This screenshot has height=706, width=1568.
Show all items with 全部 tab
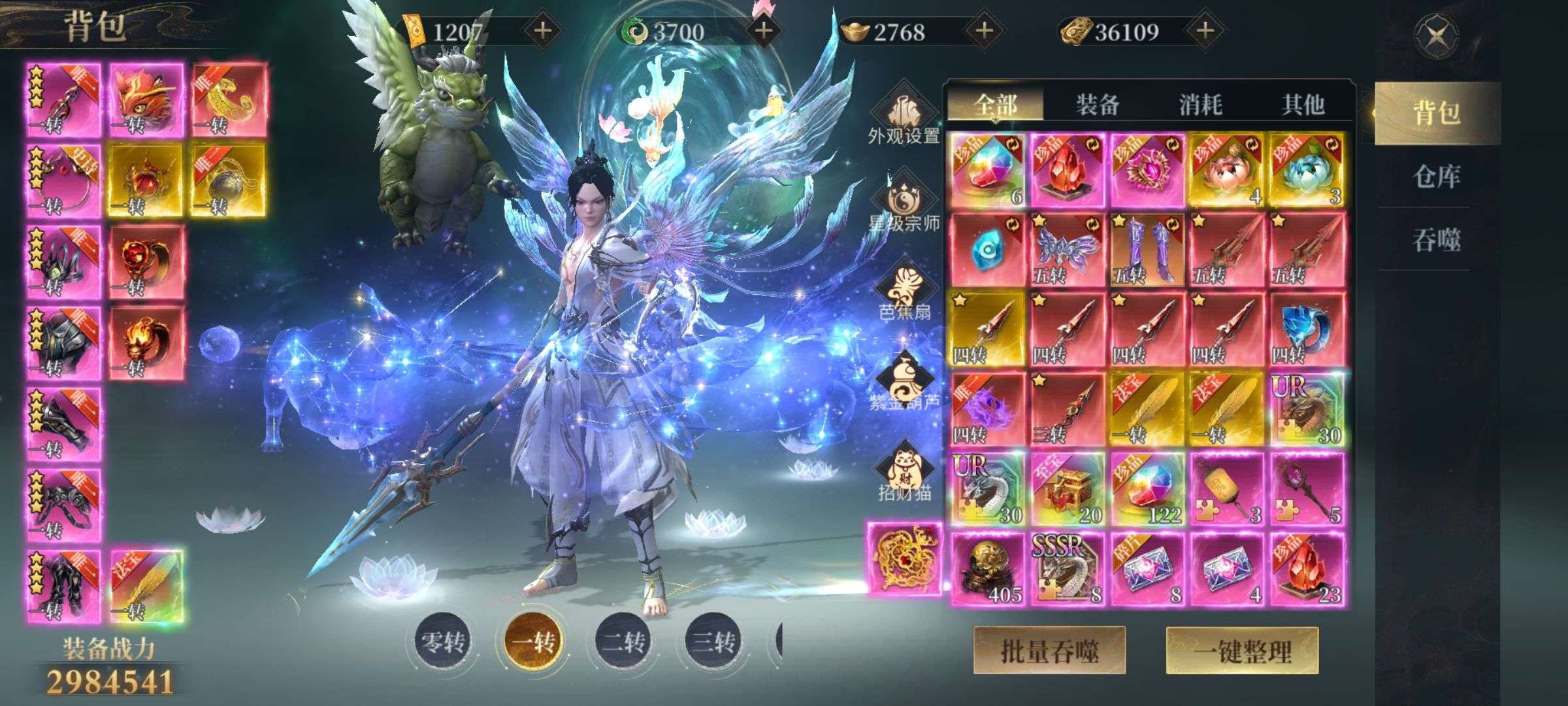click(x=995, y=105)
